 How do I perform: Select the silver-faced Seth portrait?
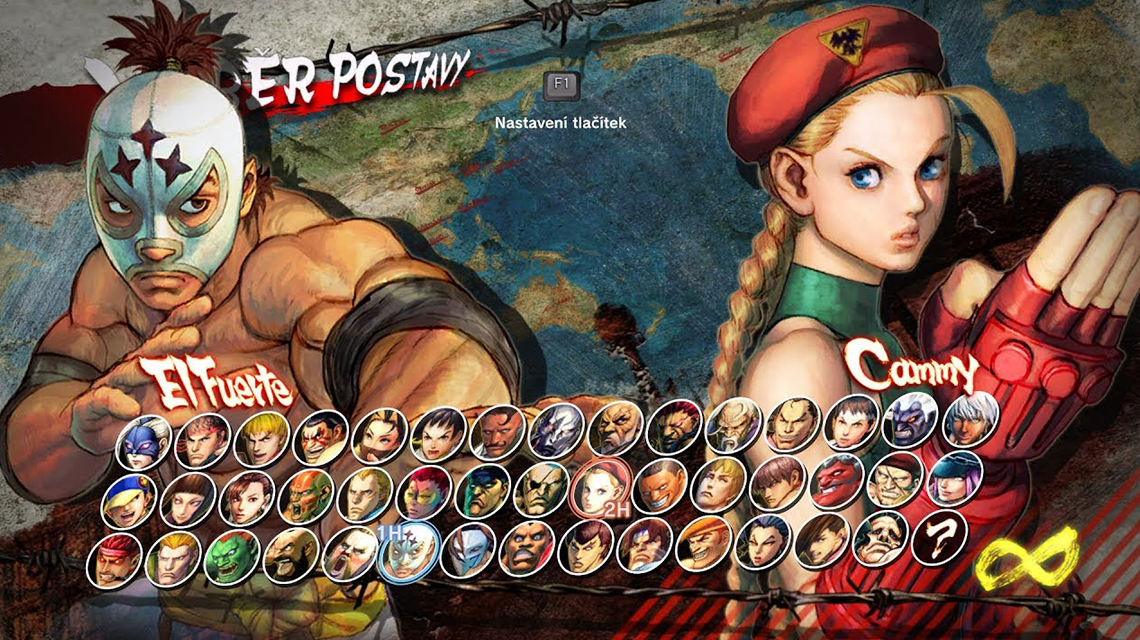coord(557,431)
